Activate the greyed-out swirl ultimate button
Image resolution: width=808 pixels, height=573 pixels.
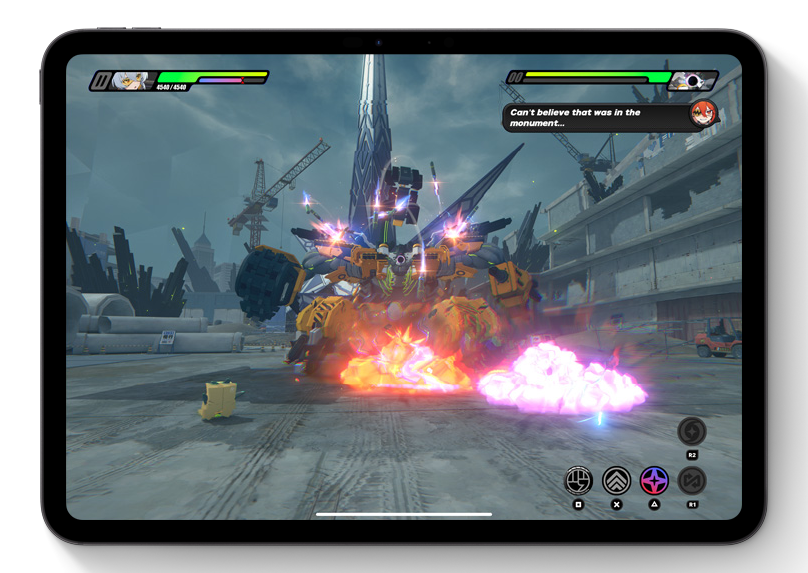(692, 431)
